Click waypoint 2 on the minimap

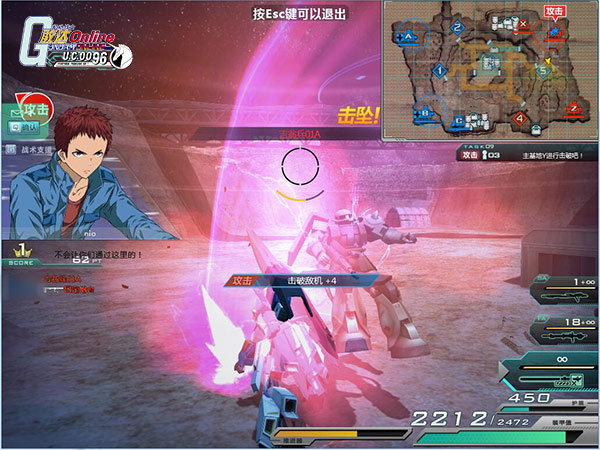point(457,27)
